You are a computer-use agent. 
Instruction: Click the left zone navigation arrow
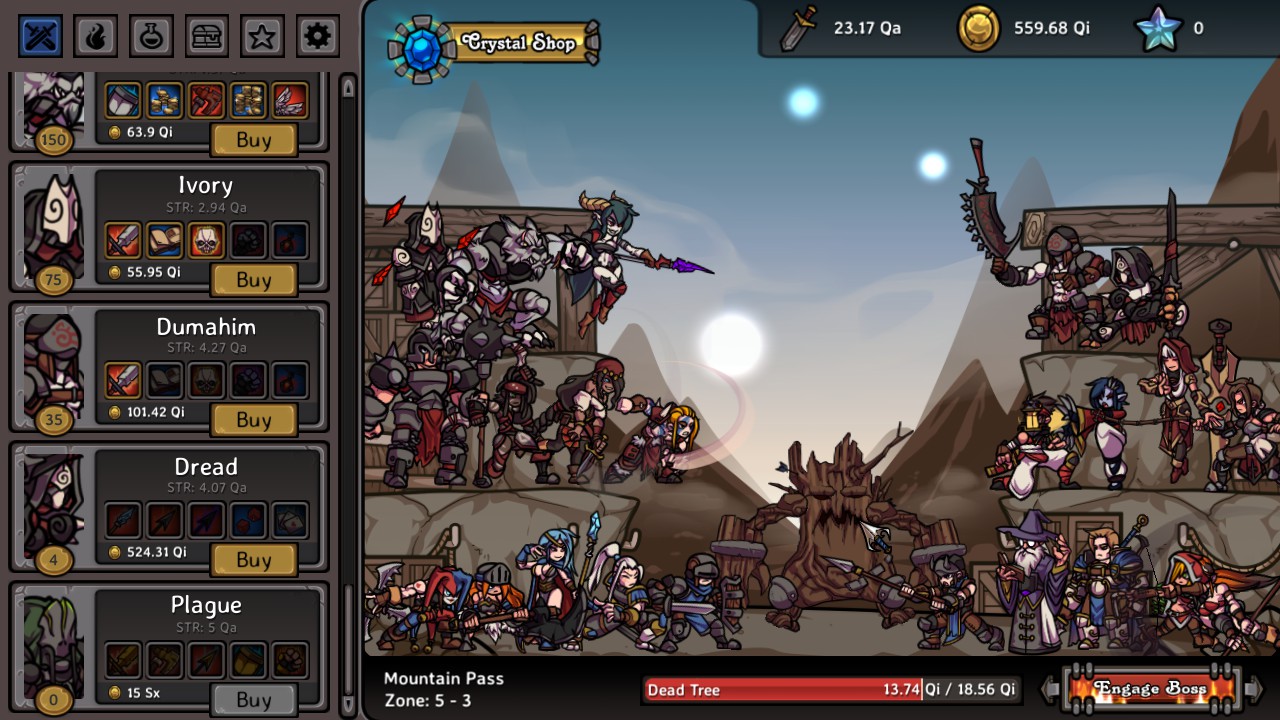click(x=1048, y=688)
